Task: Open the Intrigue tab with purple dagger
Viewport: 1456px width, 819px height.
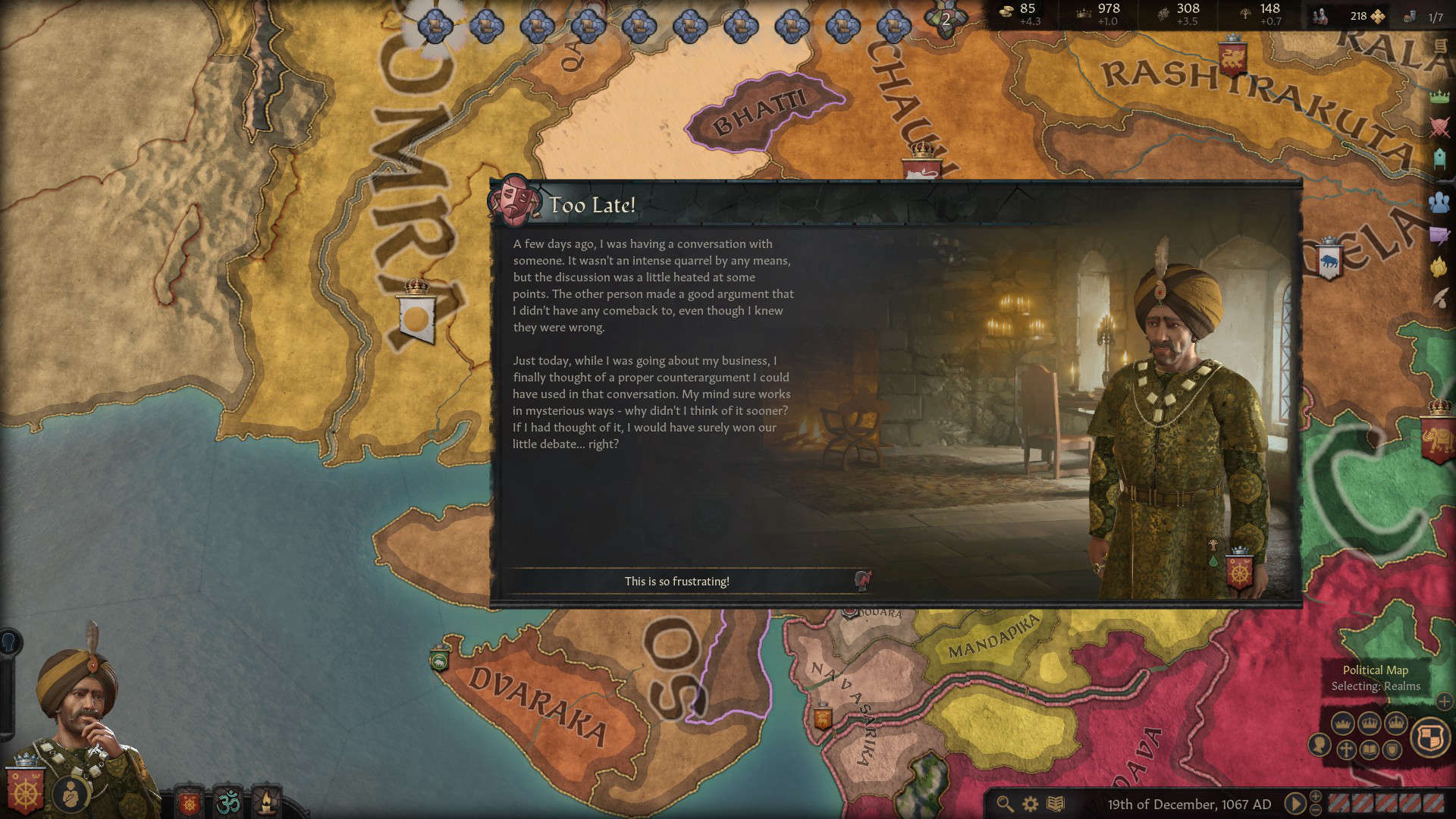Action: (x=1439, y=235)
